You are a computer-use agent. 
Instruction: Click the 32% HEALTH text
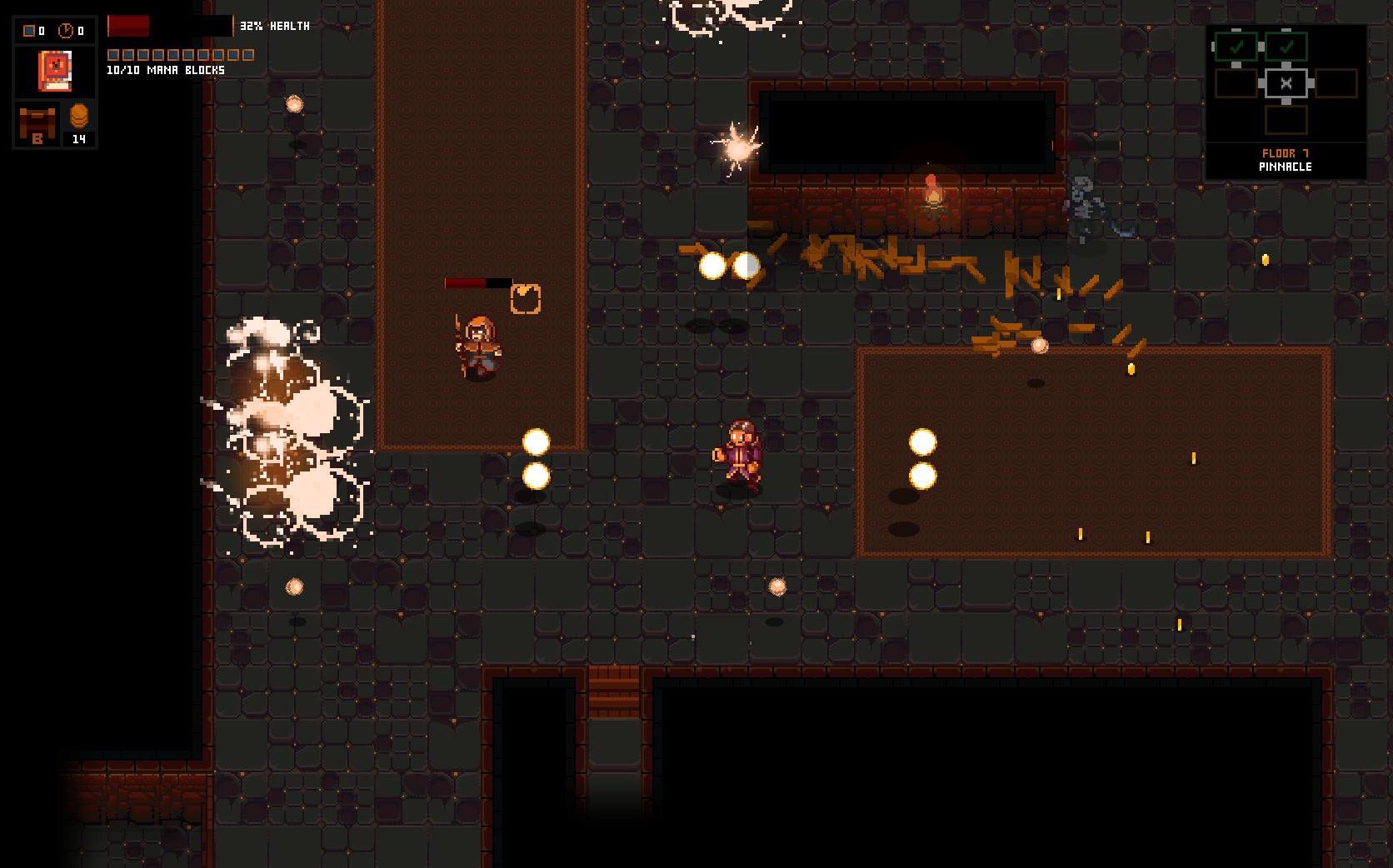(274, 26)
